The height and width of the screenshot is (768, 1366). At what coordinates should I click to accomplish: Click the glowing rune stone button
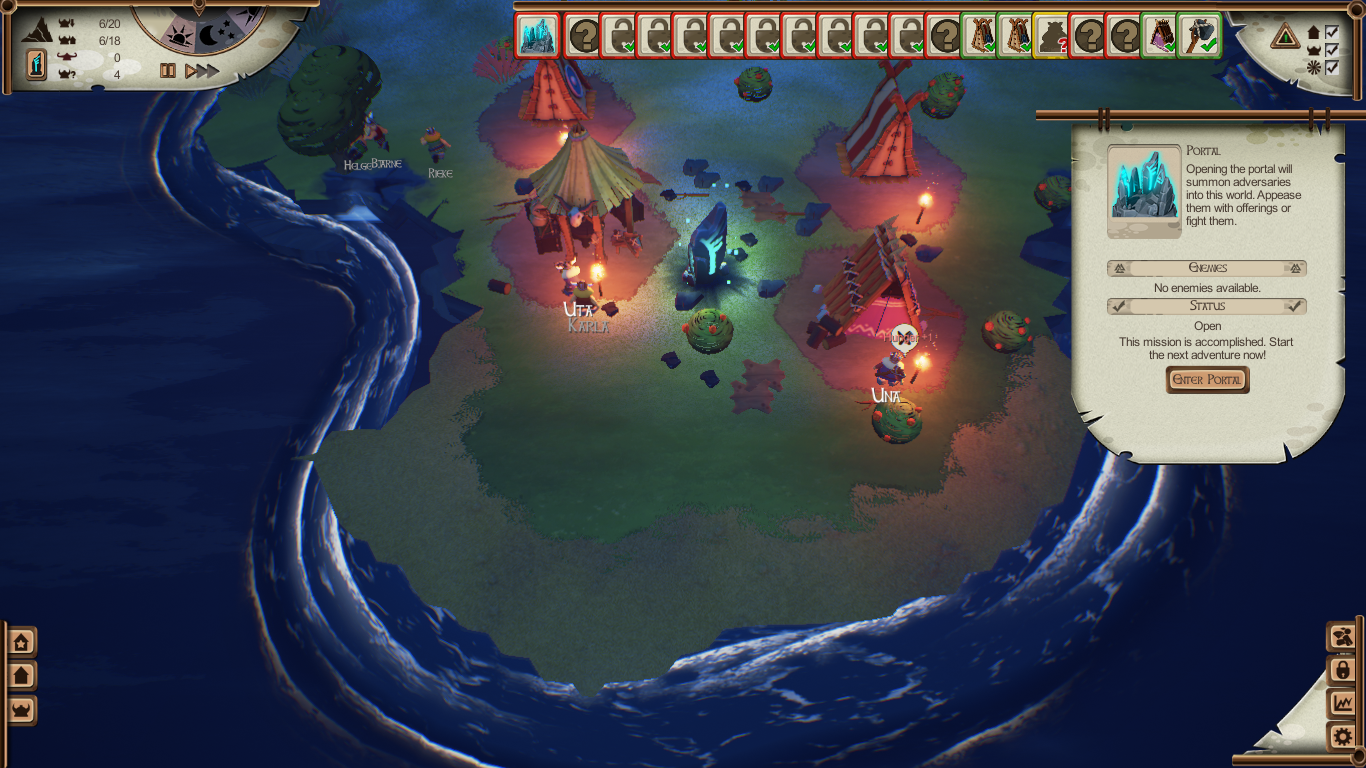[36, 65]
